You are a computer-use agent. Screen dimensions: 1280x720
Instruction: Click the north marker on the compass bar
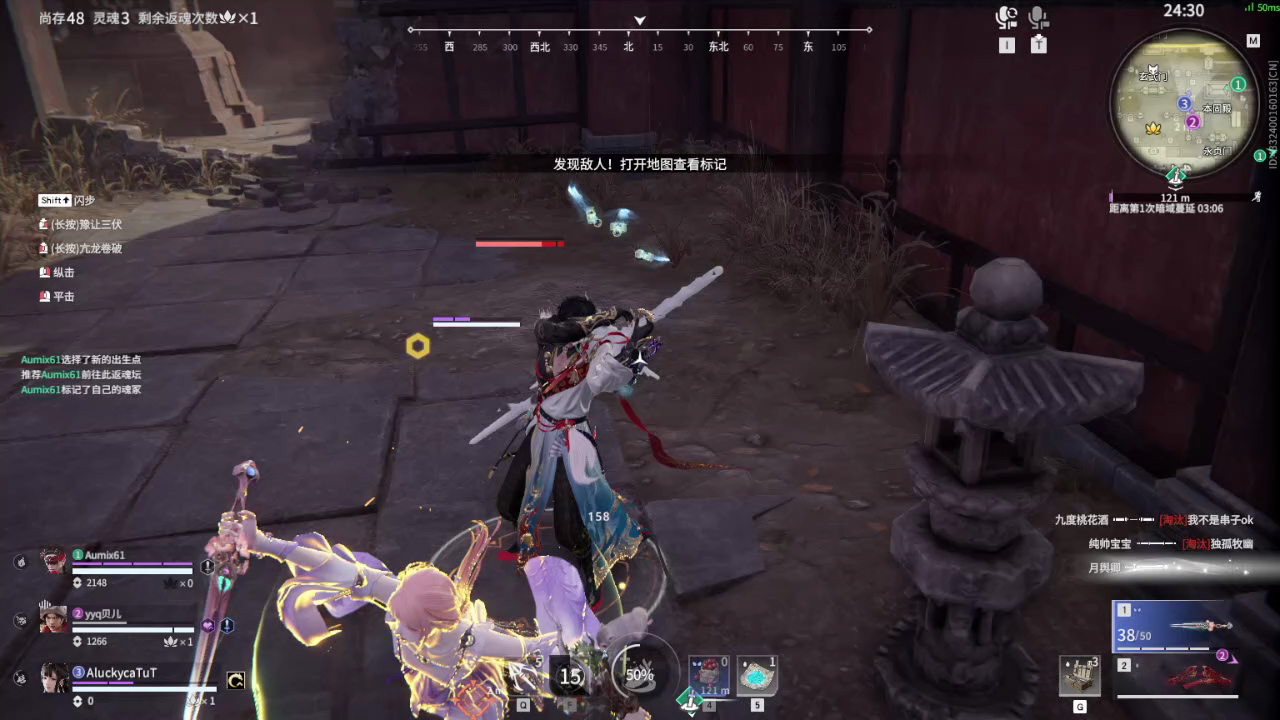628,46
